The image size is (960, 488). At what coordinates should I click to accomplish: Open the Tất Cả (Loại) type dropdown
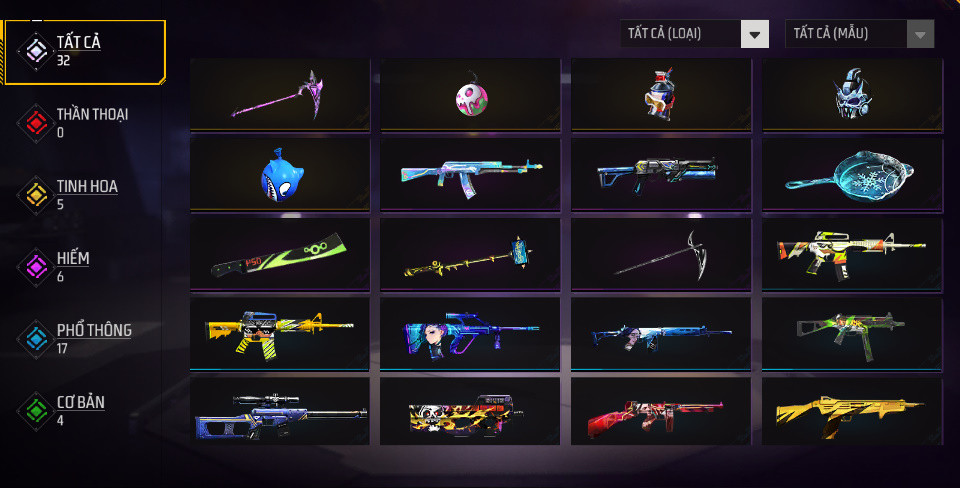[694, 34]
